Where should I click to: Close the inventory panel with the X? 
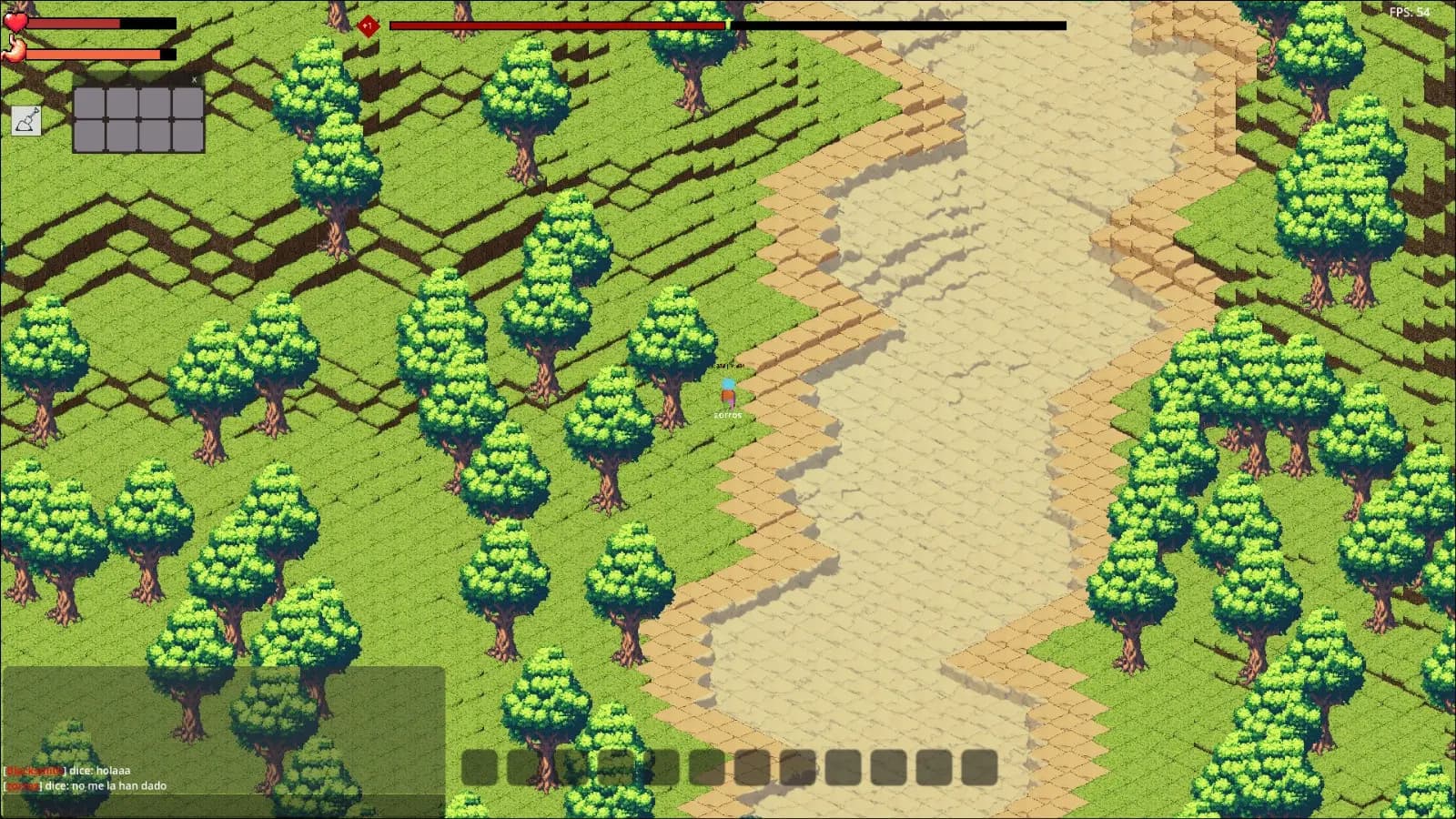(195, 80)
